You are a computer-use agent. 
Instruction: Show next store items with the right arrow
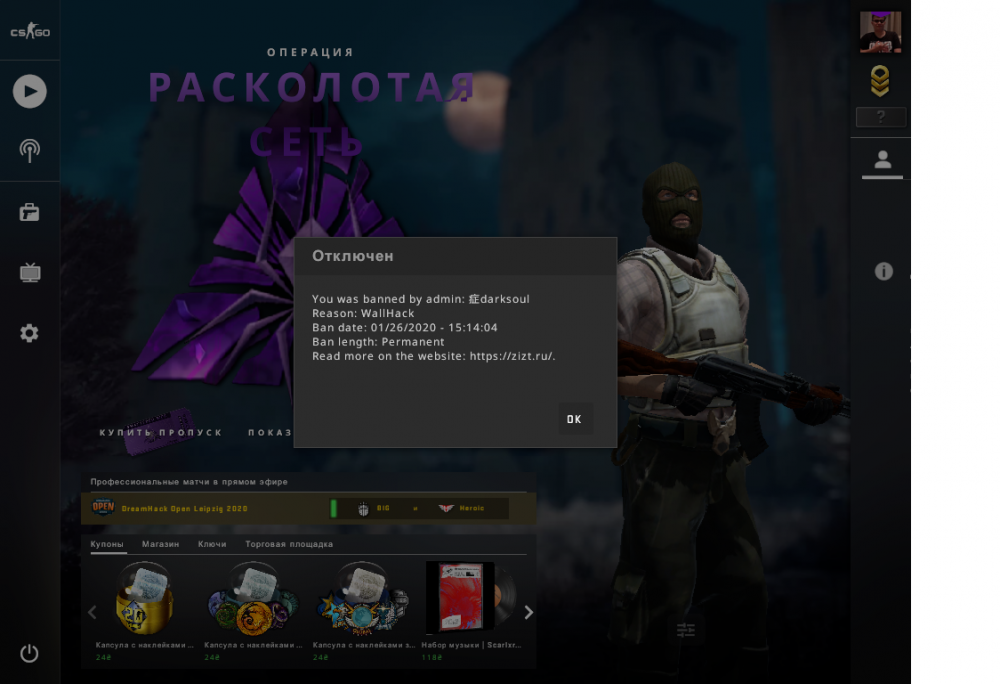click(529, 612)
